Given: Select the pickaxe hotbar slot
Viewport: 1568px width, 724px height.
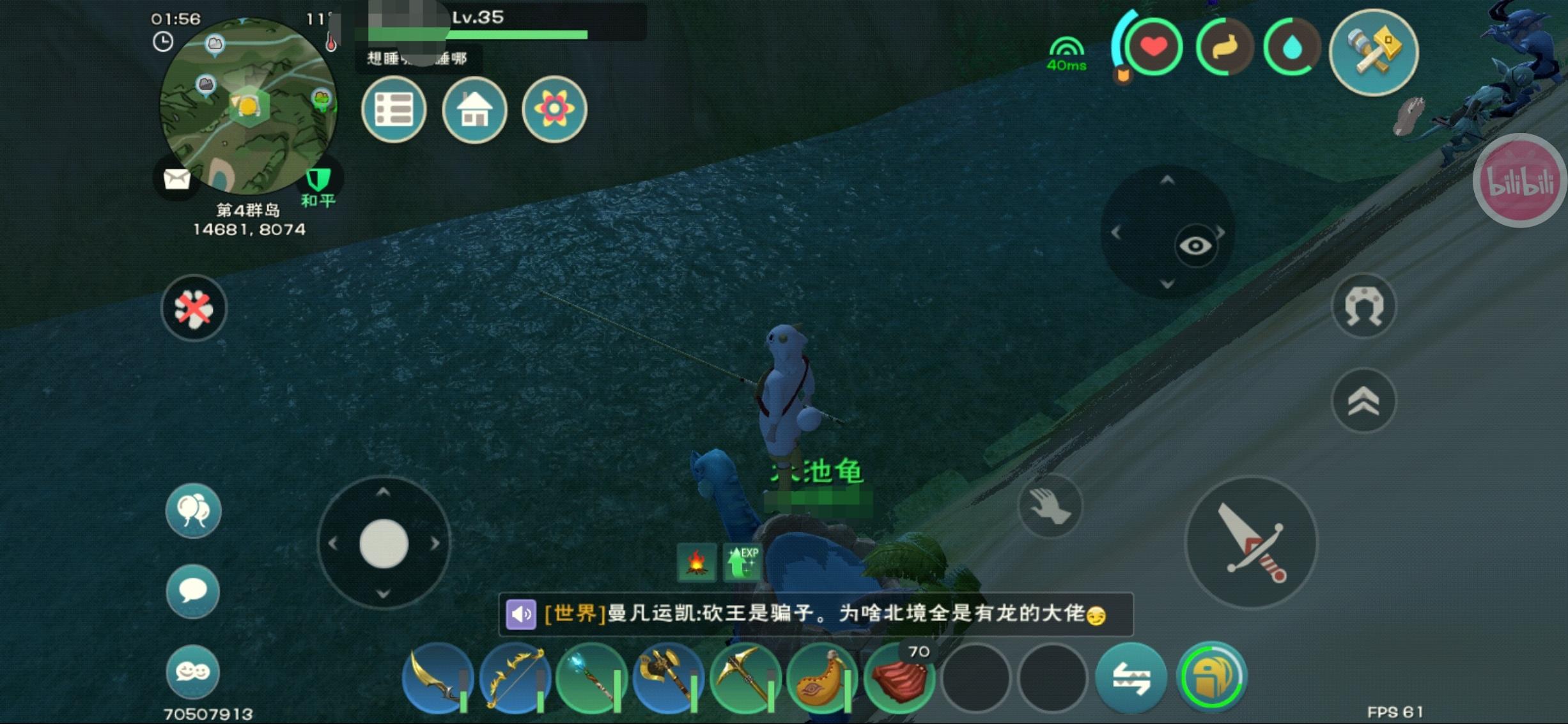Looking at the screenshot, I should click(745, 677).
